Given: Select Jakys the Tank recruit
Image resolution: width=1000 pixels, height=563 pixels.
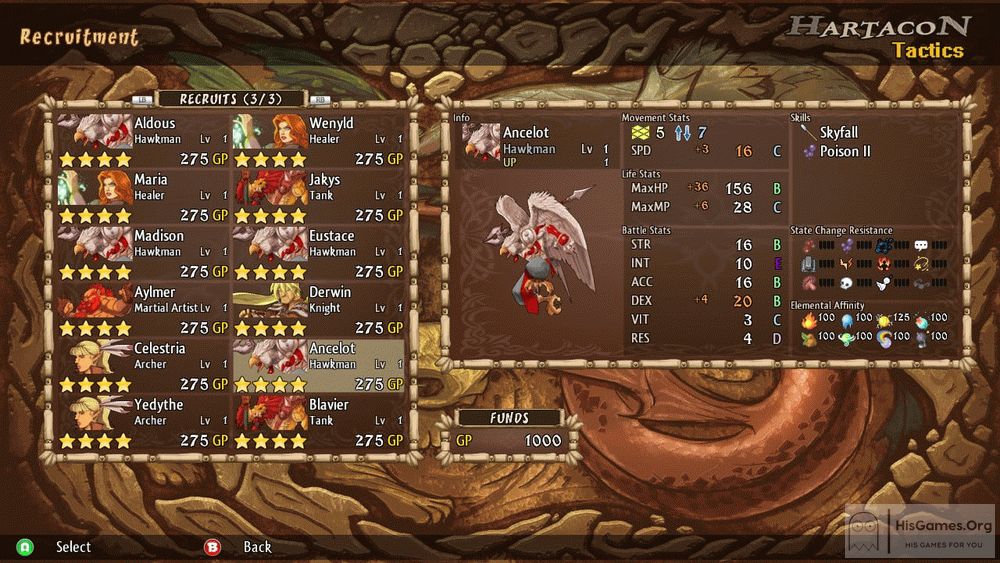Looking at the screenshot, I should click(319, 197).
